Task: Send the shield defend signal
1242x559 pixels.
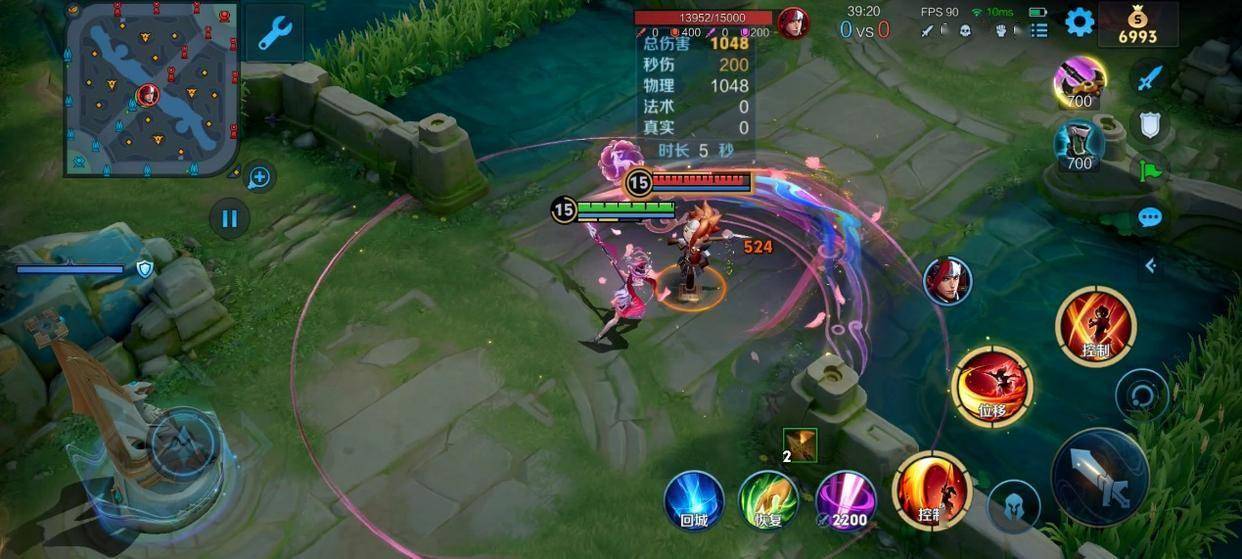Action: (x=1150, y=124)
